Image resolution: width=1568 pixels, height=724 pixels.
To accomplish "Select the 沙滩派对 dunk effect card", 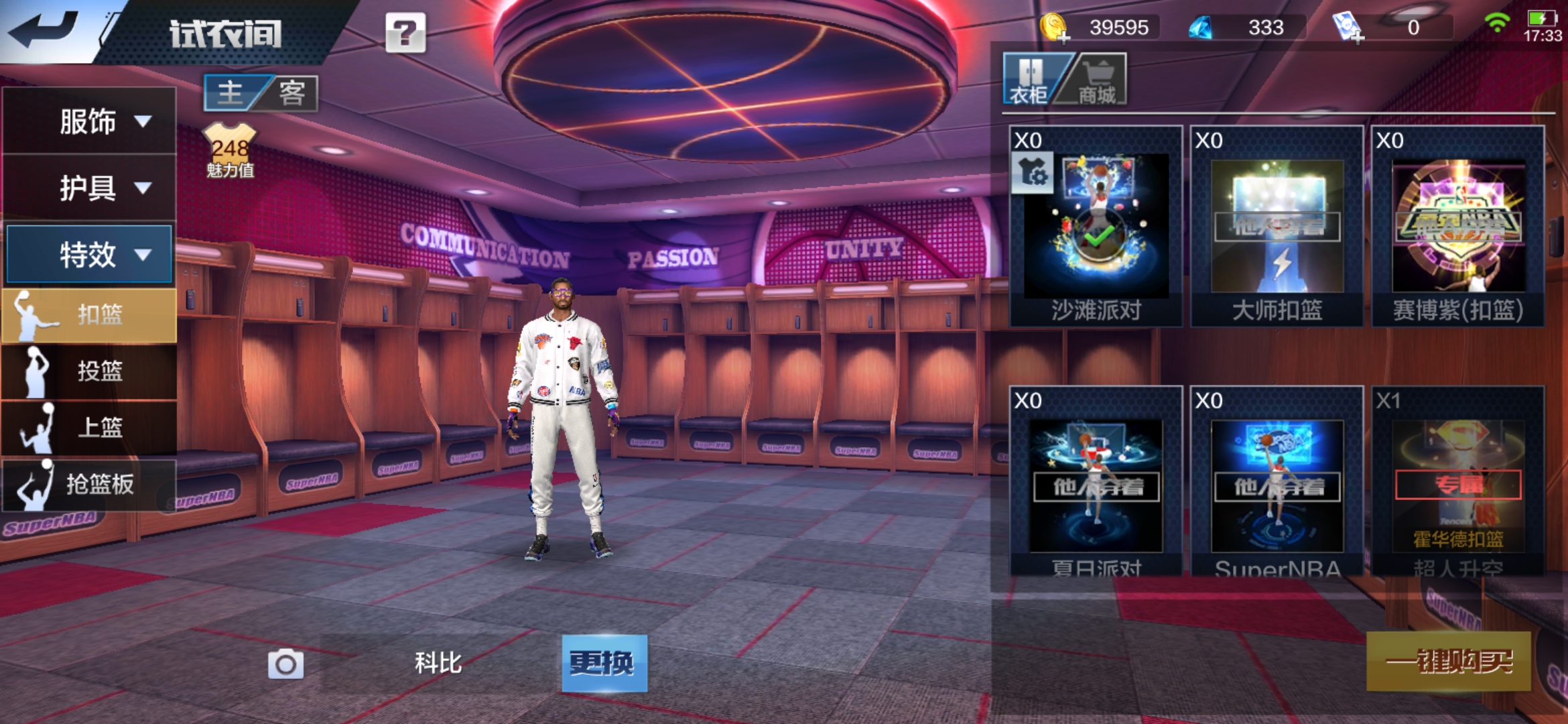I will click(x=1096, y=227).
